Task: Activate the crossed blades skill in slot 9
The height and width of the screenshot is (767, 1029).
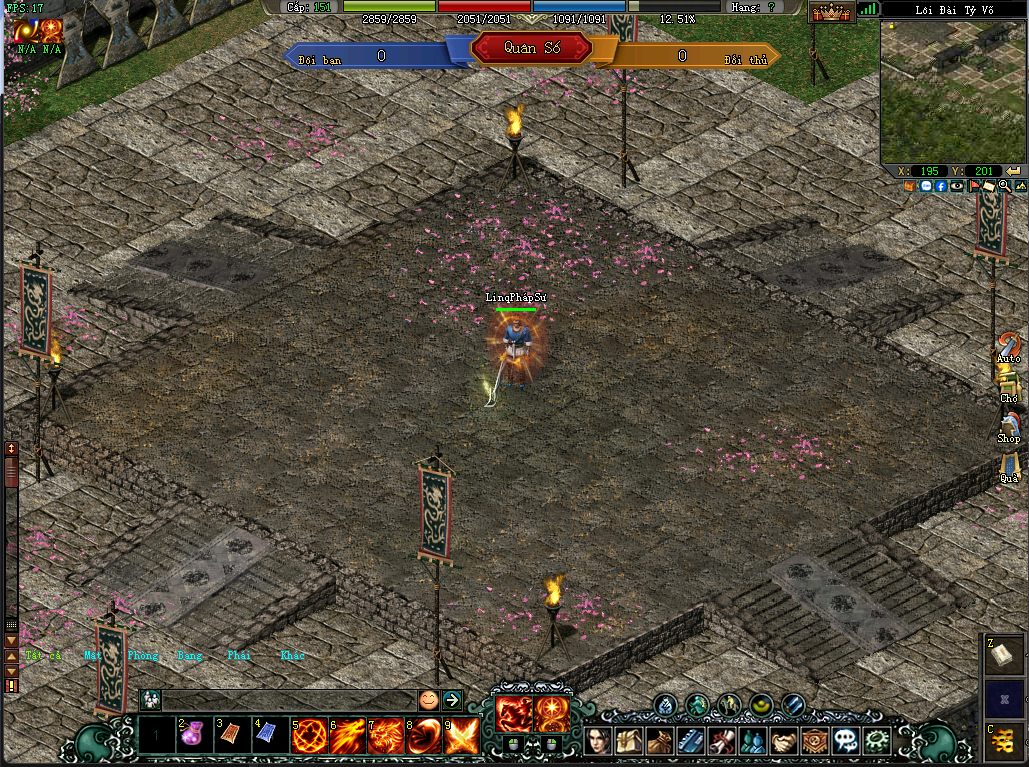Action: pos(462,736)
